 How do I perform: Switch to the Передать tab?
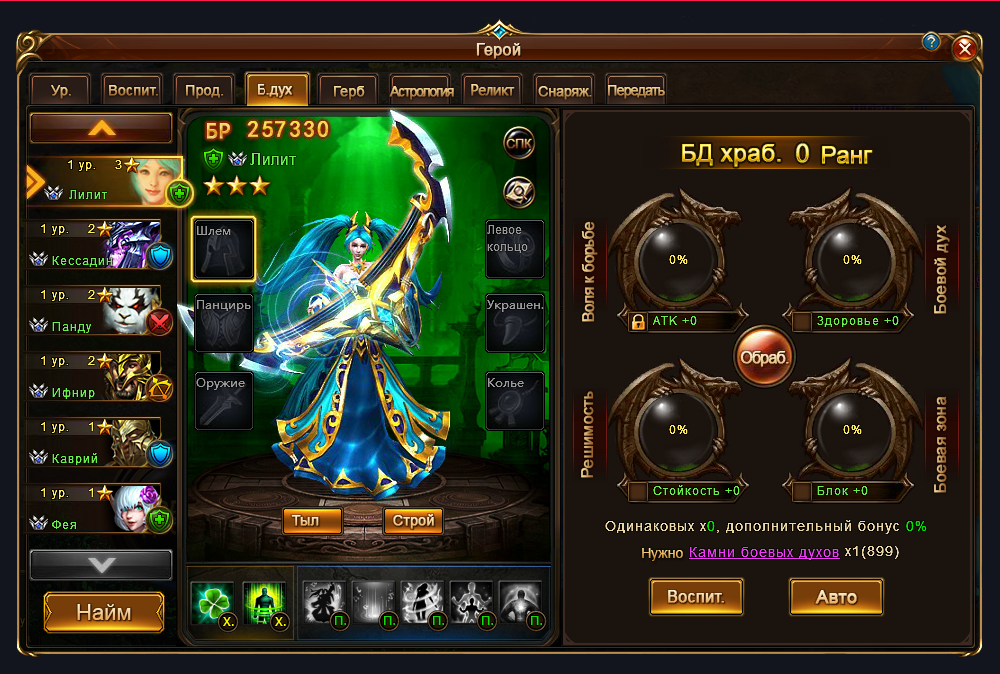(635, 90)
